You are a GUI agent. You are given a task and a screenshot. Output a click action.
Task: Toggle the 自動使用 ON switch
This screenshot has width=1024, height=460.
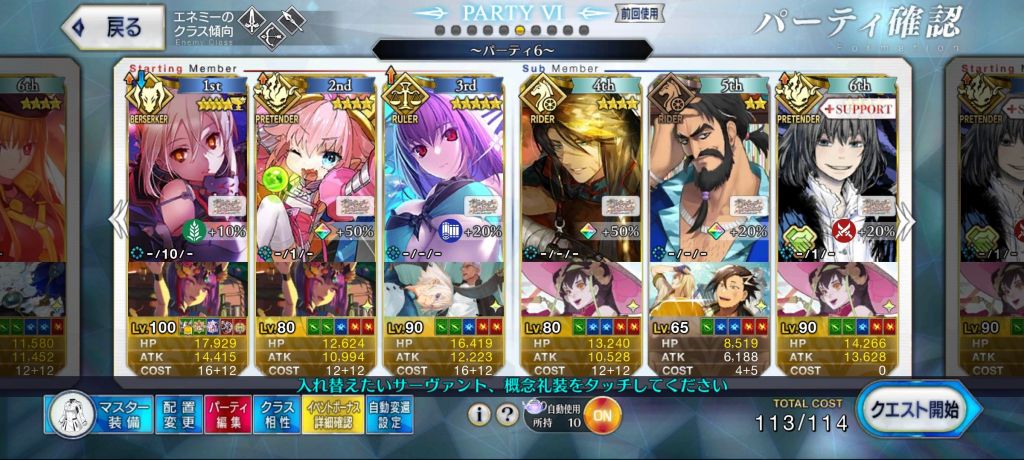(600, 414)
